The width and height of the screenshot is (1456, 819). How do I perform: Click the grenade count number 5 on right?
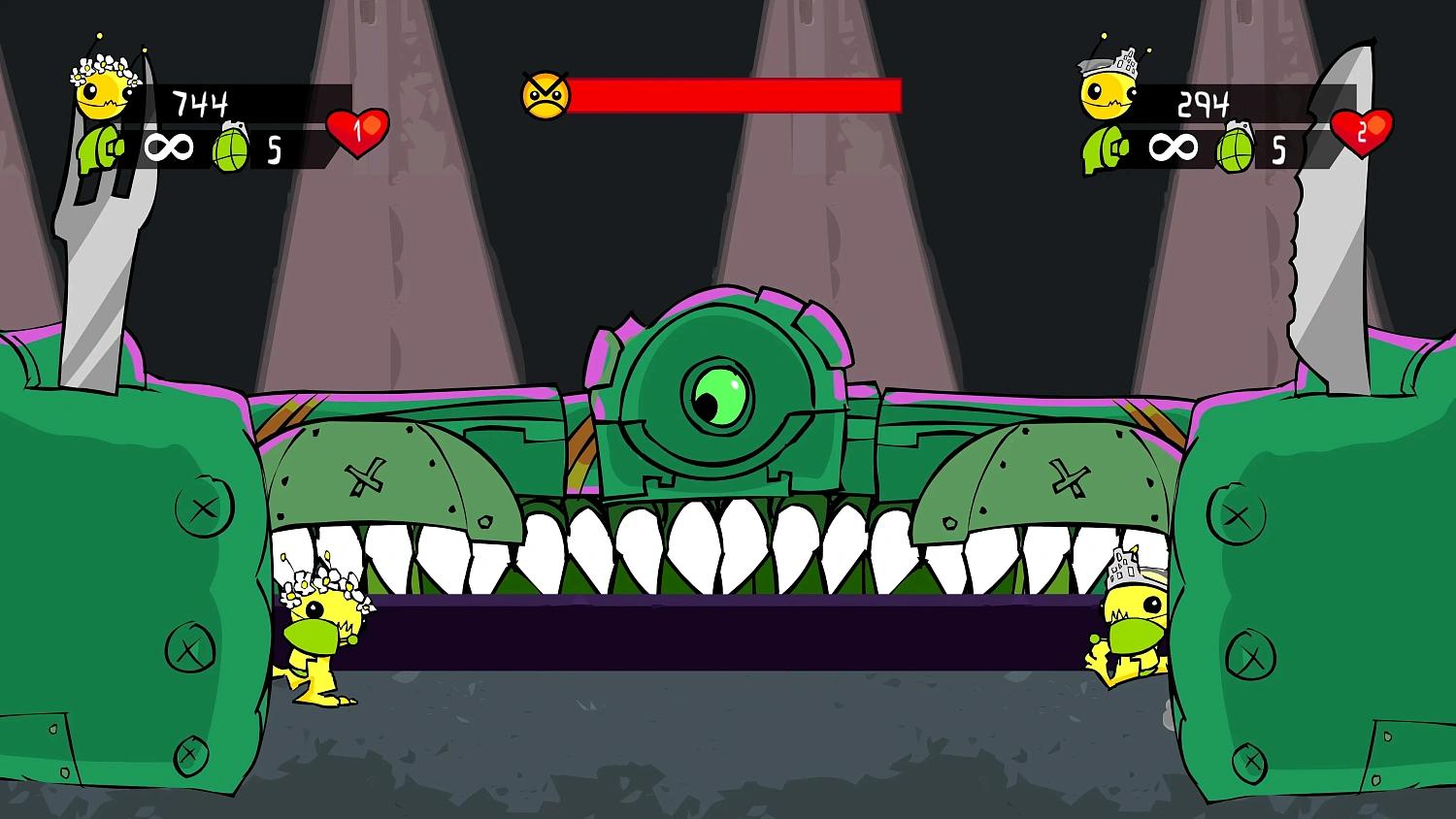click(x=1278, y=150)
